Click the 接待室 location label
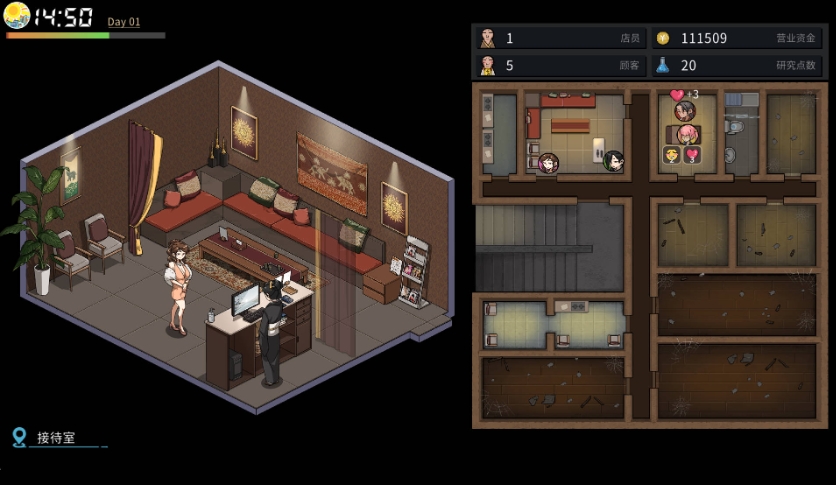Viewport: 836px width, 485px height. pyautogui.click(x=56, y=438)
